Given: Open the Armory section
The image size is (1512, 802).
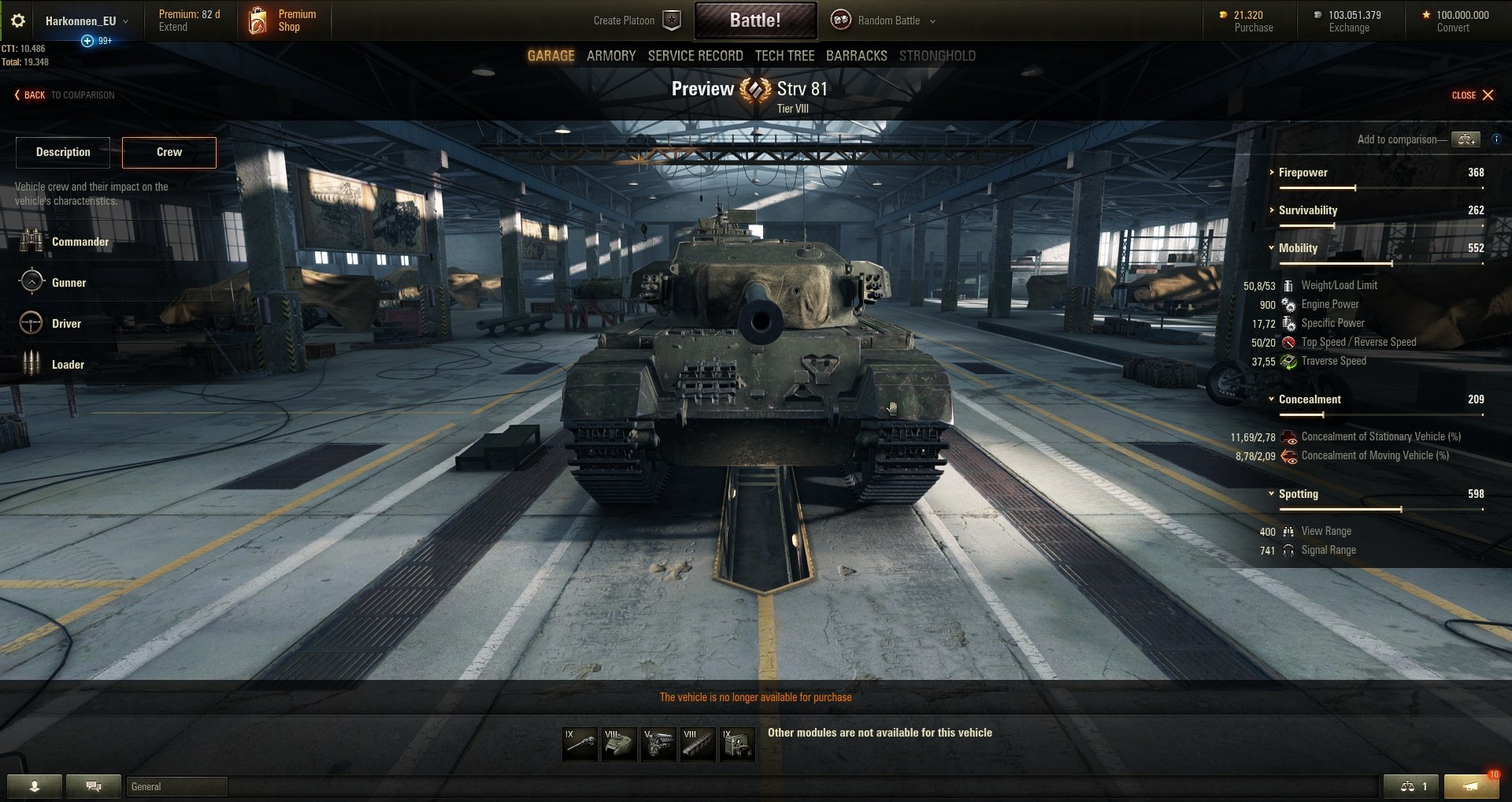Looking at the screenshot, I should click(x=610, y=56).
